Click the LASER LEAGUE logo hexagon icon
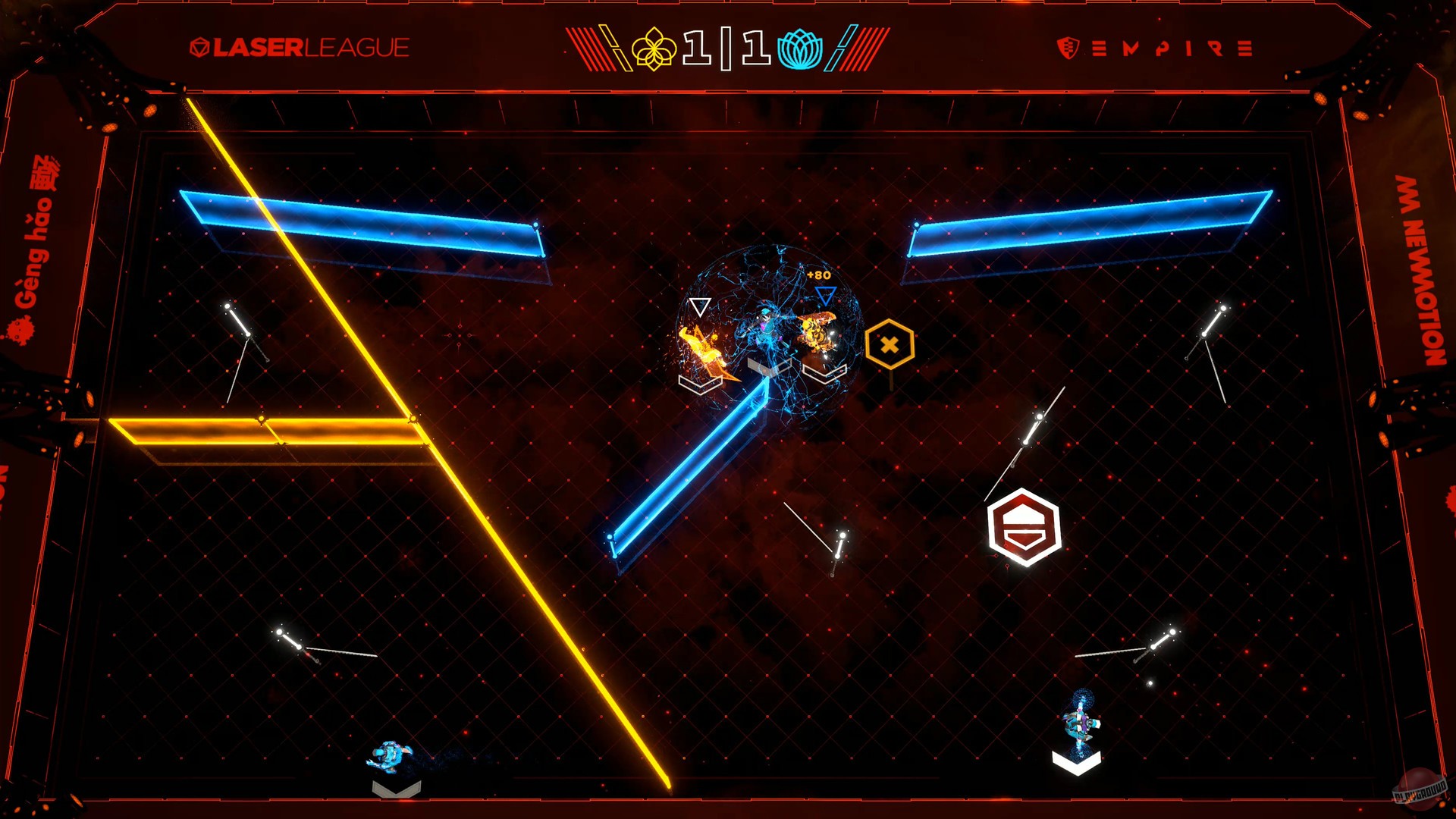This screenshot has height=819, width=1456. pos(200,45)
